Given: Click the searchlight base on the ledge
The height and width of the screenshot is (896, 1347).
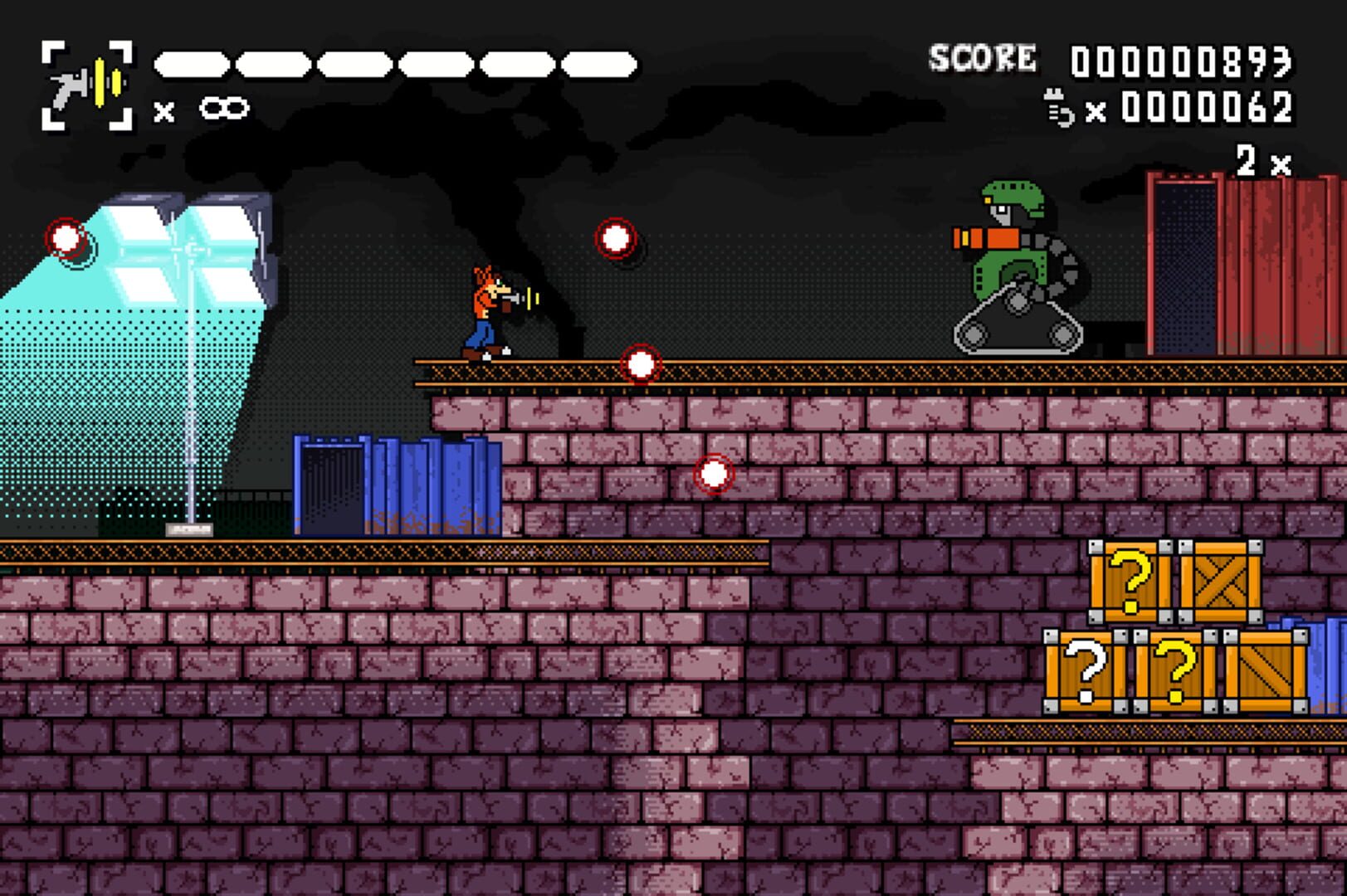Looking at the screenshot, I should coord(189,528).
